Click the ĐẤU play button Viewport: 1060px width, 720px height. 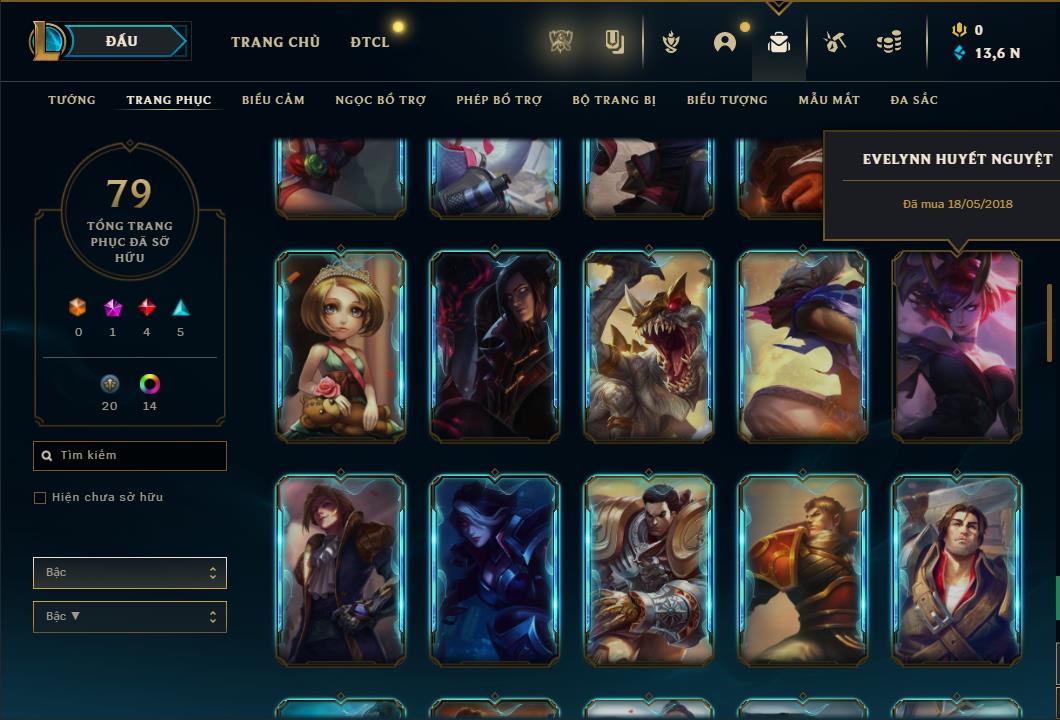(121, 41)
